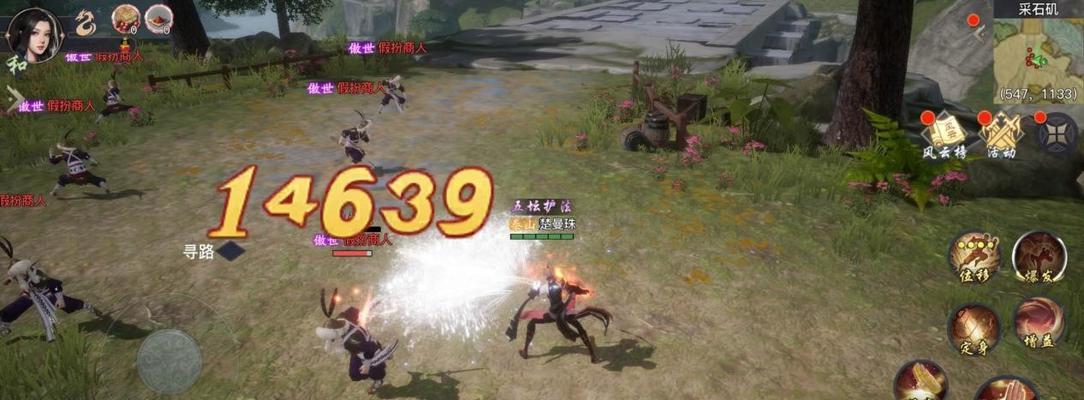The width and height of the screenshot is (1084, 400).
Task: Use the first food dish buff icon
Action: coord(126,18)
